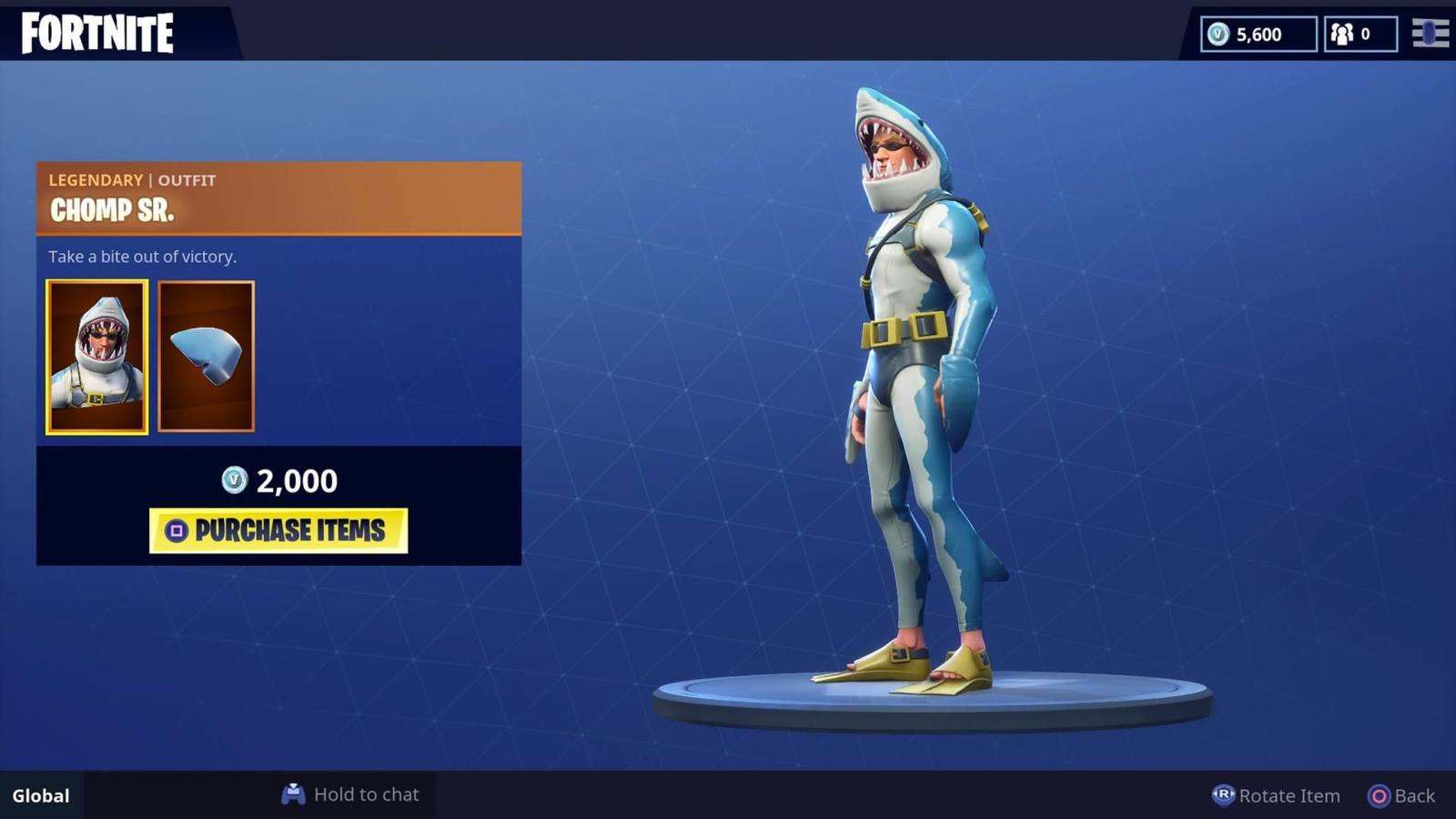Select the shark fin back bling thumbnail
This screenshot has width=1456, height=819.
[x=207, y=355]
